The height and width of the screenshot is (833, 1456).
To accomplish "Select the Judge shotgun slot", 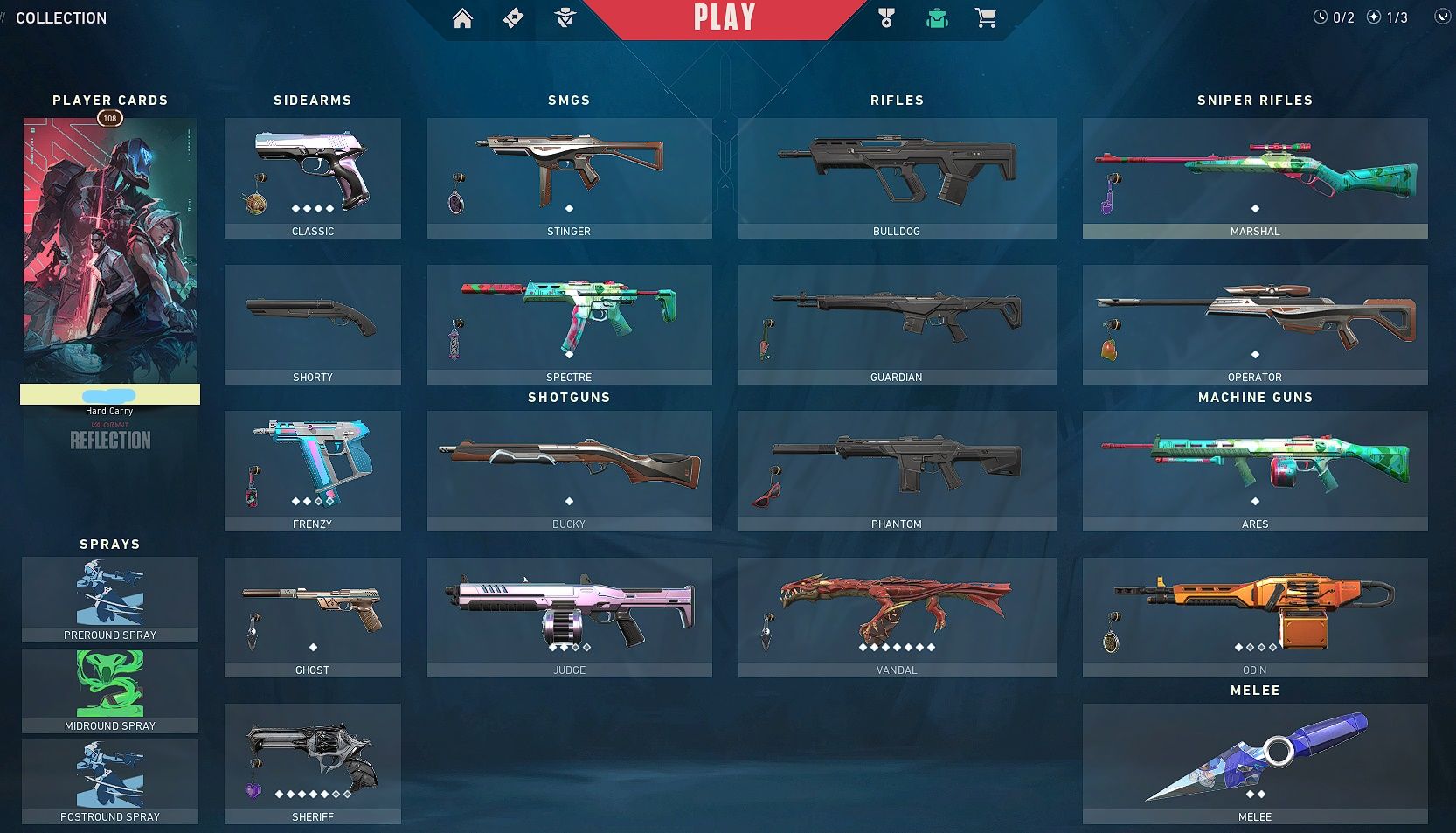I will tap(569, 616).
